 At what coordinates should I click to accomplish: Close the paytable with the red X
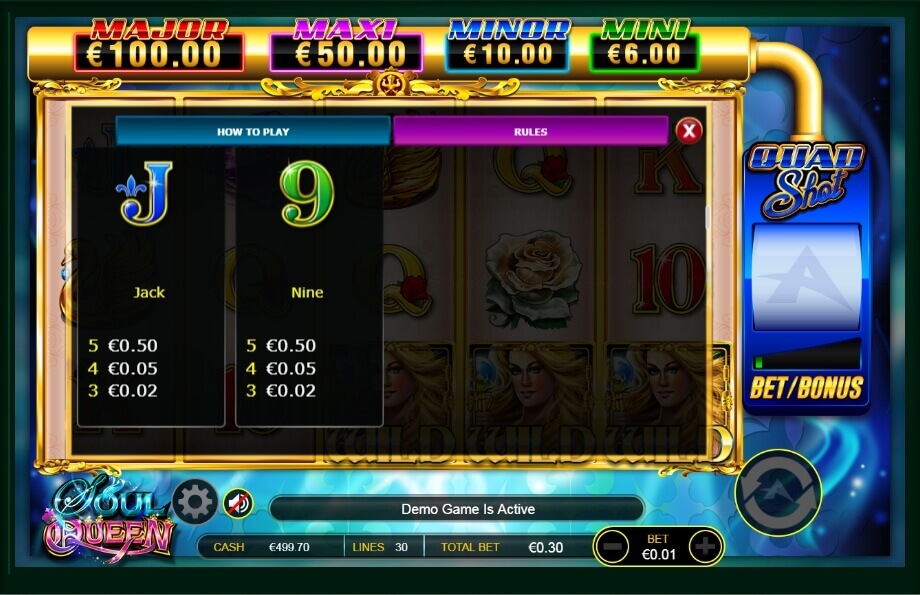click(688, 131)
